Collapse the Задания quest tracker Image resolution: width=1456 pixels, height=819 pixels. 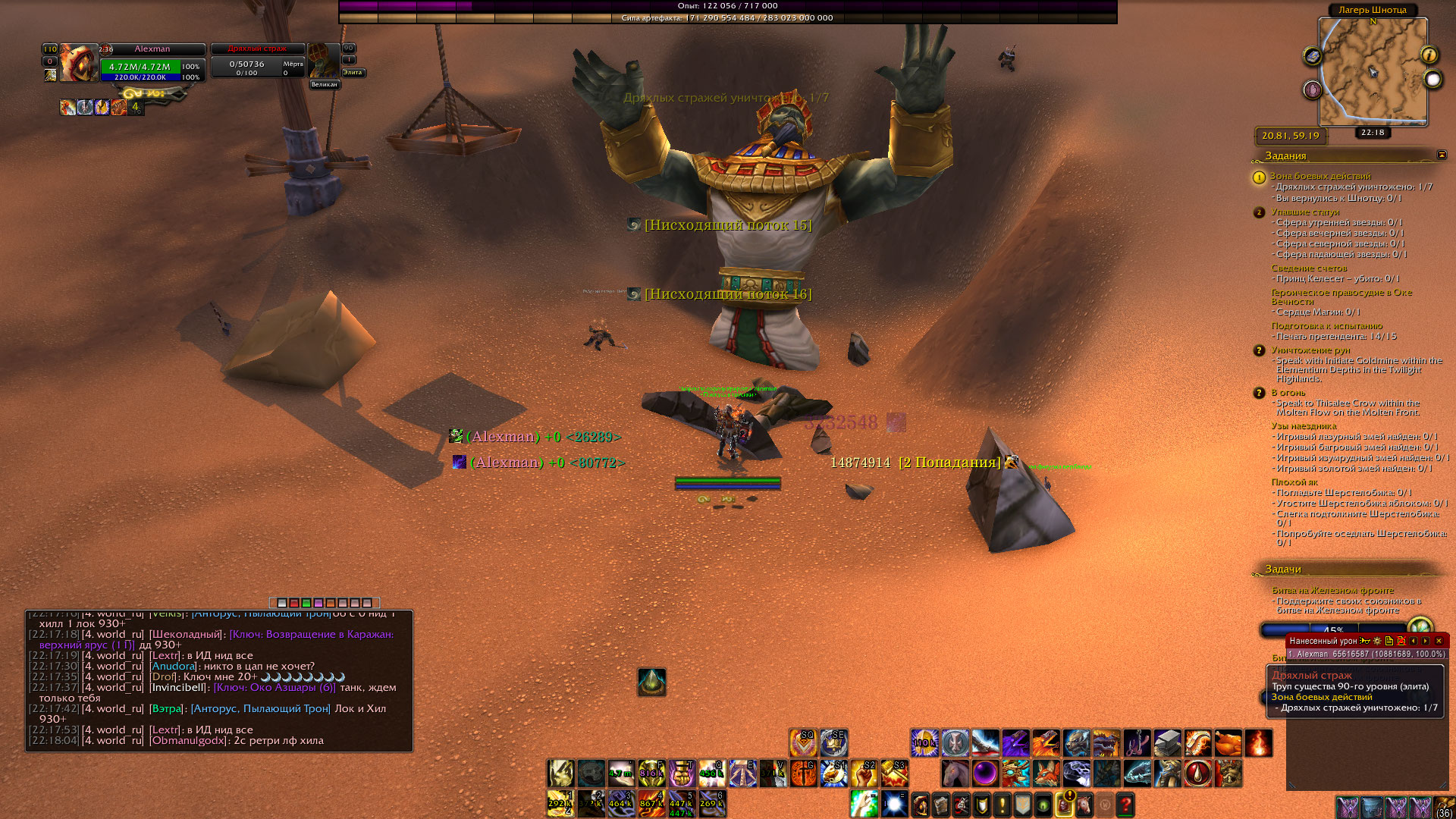point(1442,155)
